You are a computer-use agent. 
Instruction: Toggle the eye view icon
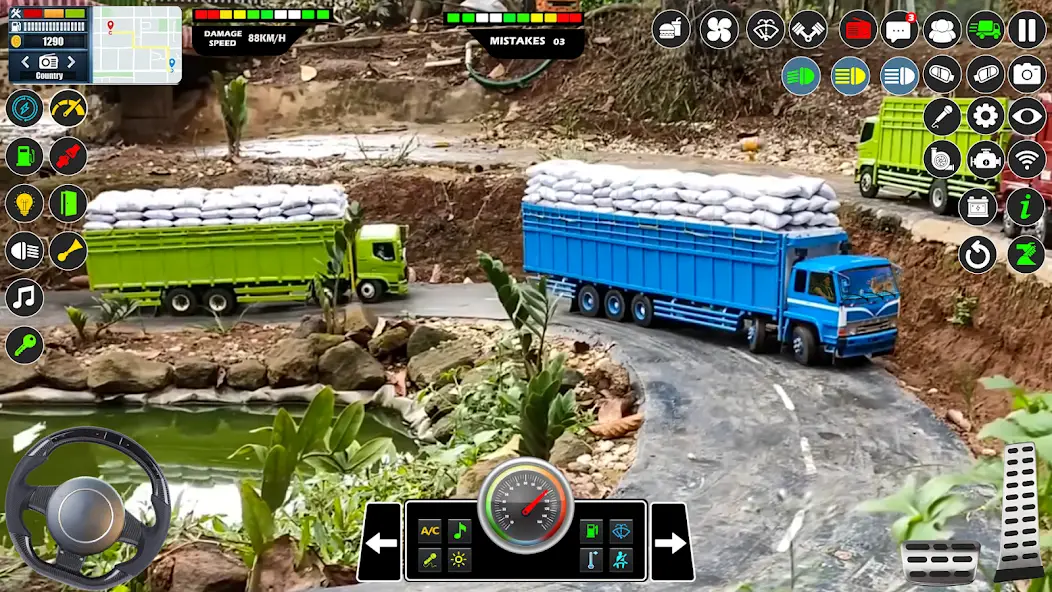pyautogui.click(x=1026, y=117)
